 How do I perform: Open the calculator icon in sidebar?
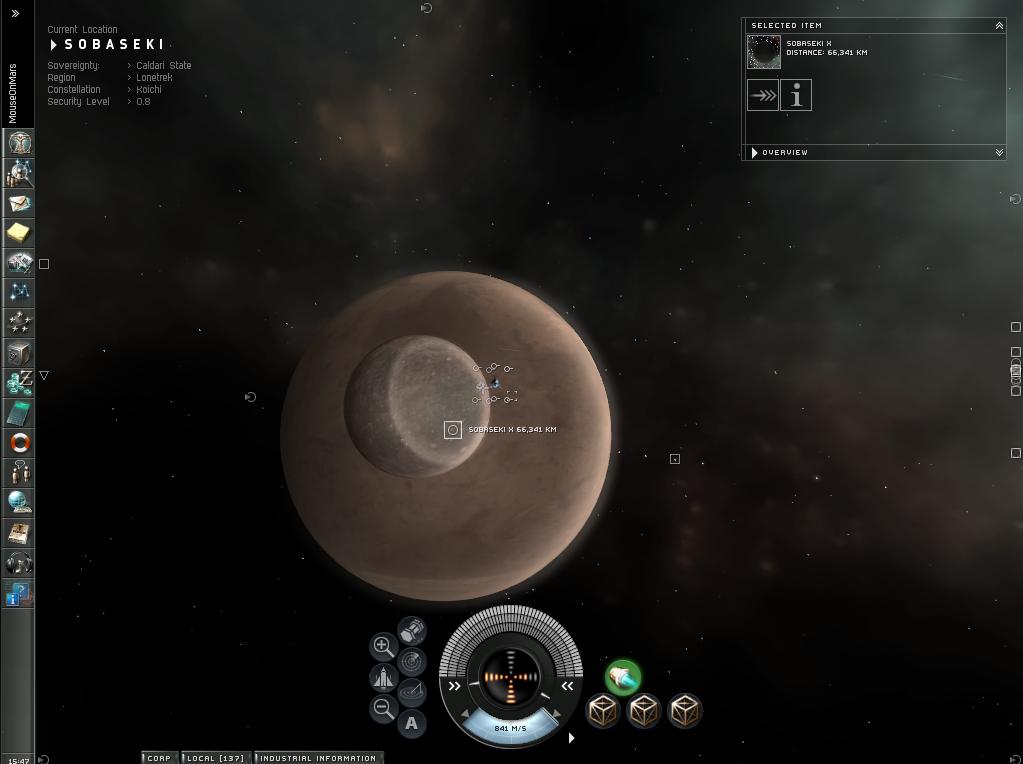[x=19, y=413]
